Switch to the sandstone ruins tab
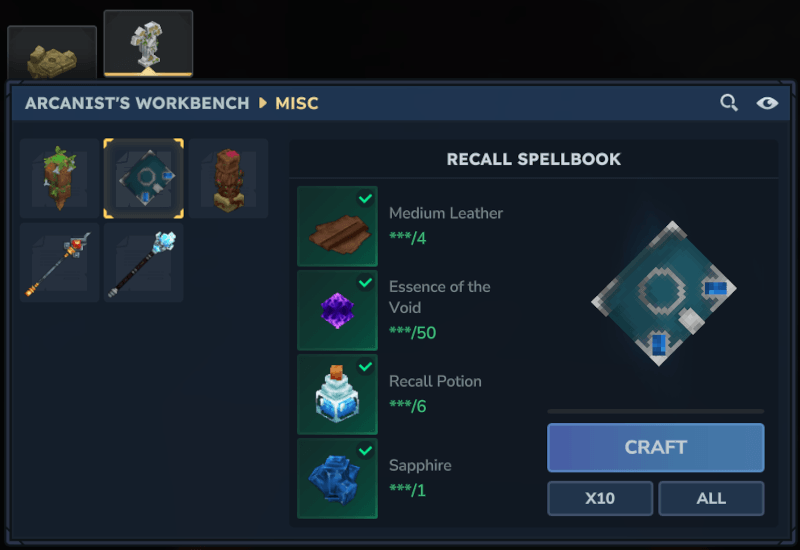800x550 pixels. point(52,54)
